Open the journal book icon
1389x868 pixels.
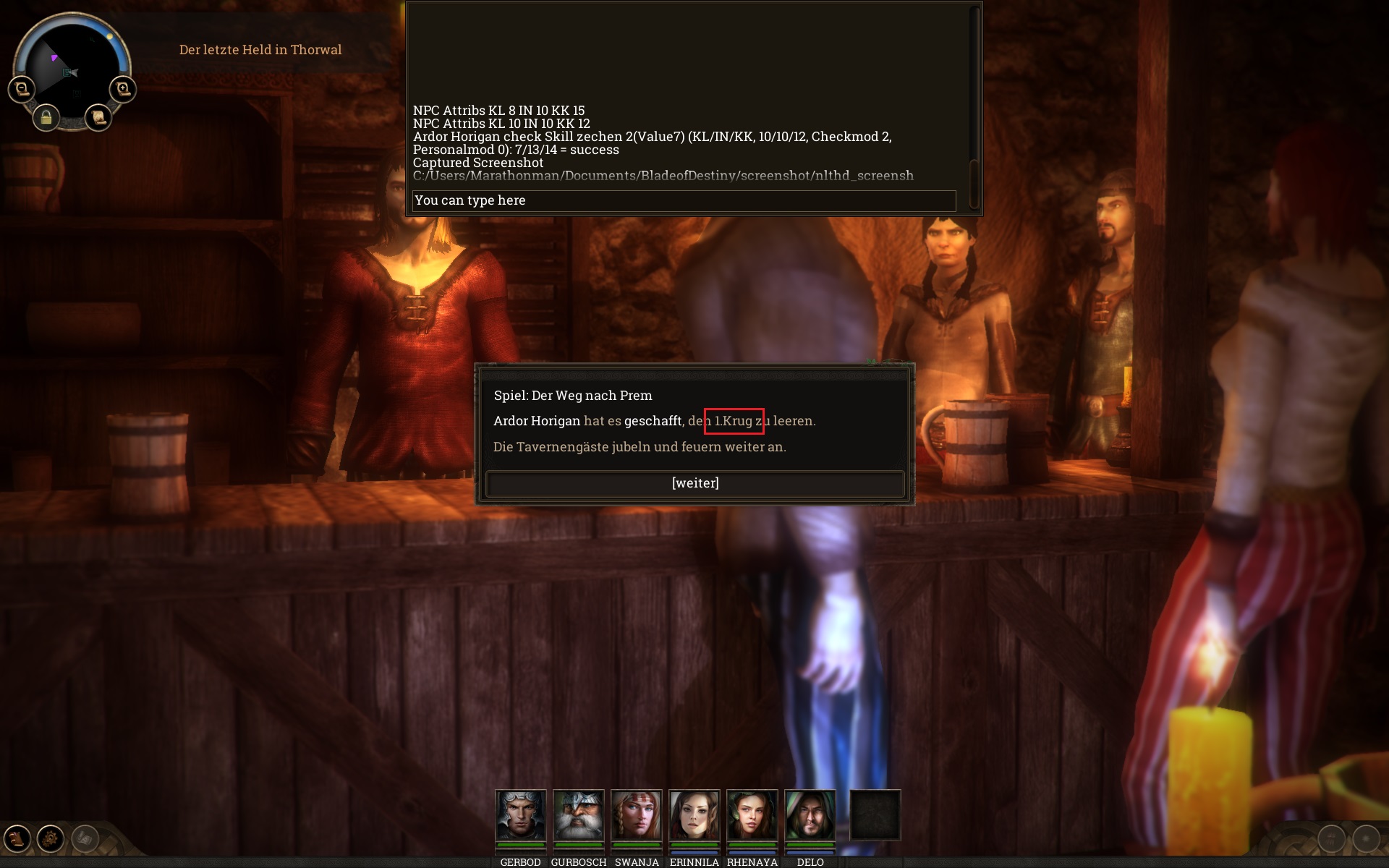tap(17, 838)
